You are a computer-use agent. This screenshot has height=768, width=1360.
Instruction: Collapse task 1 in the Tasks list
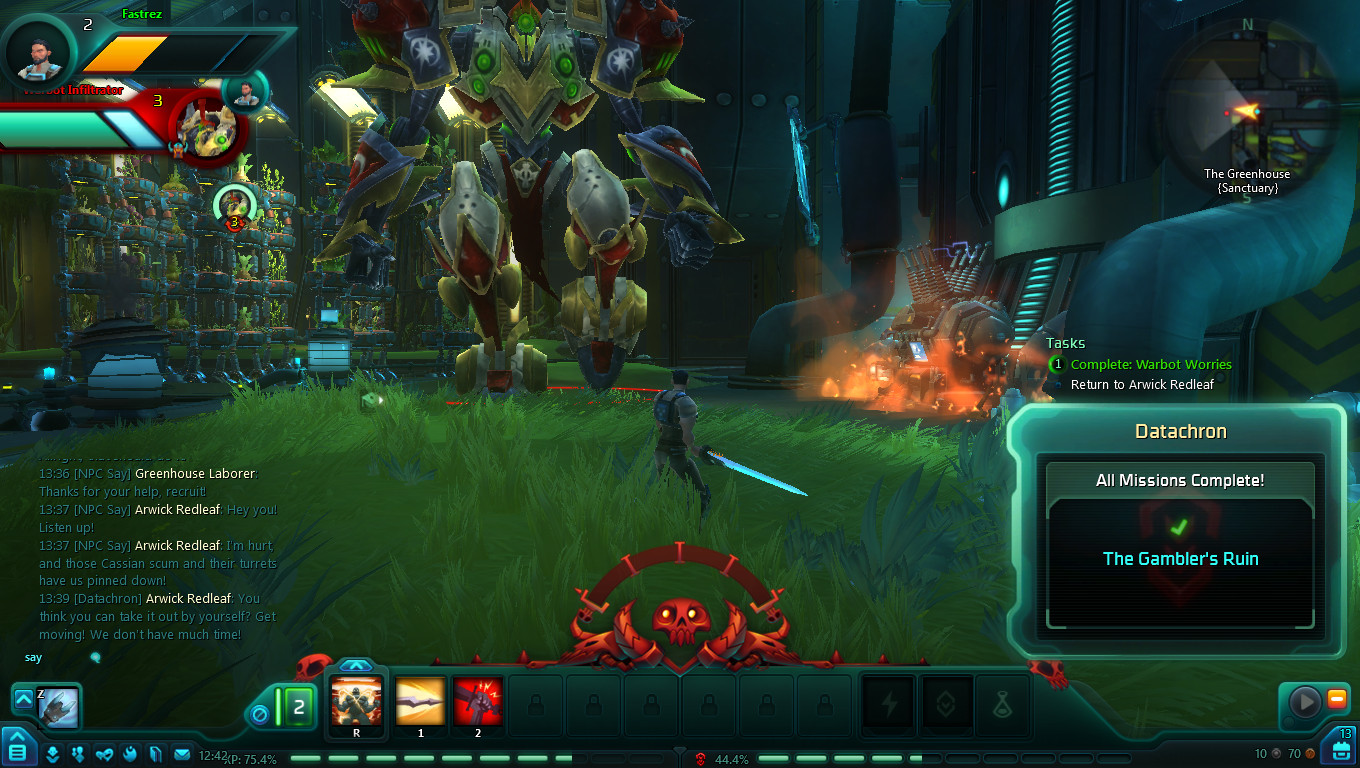1057,364
